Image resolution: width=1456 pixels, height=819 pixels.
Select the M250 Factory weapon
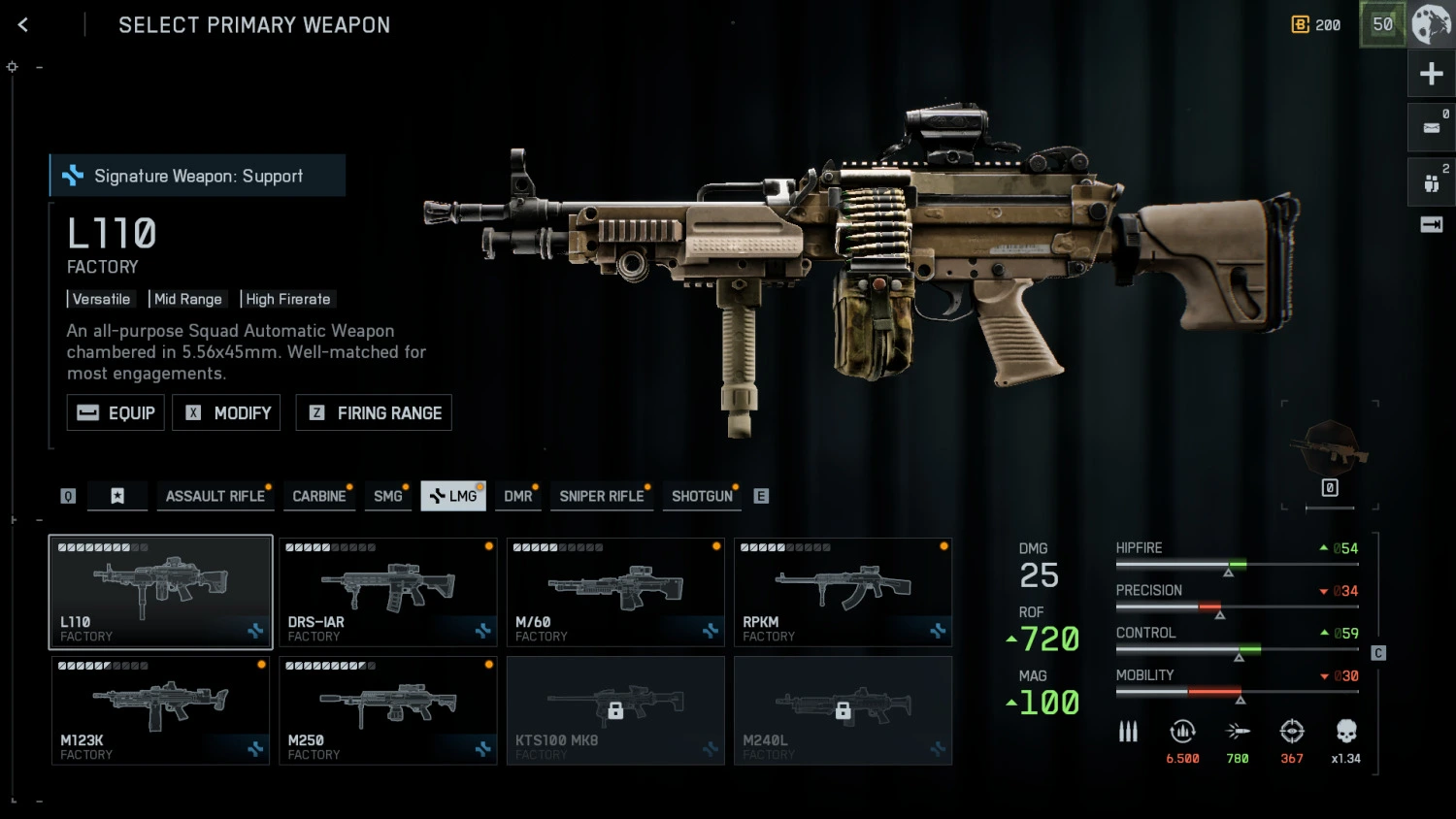point(388,710)
